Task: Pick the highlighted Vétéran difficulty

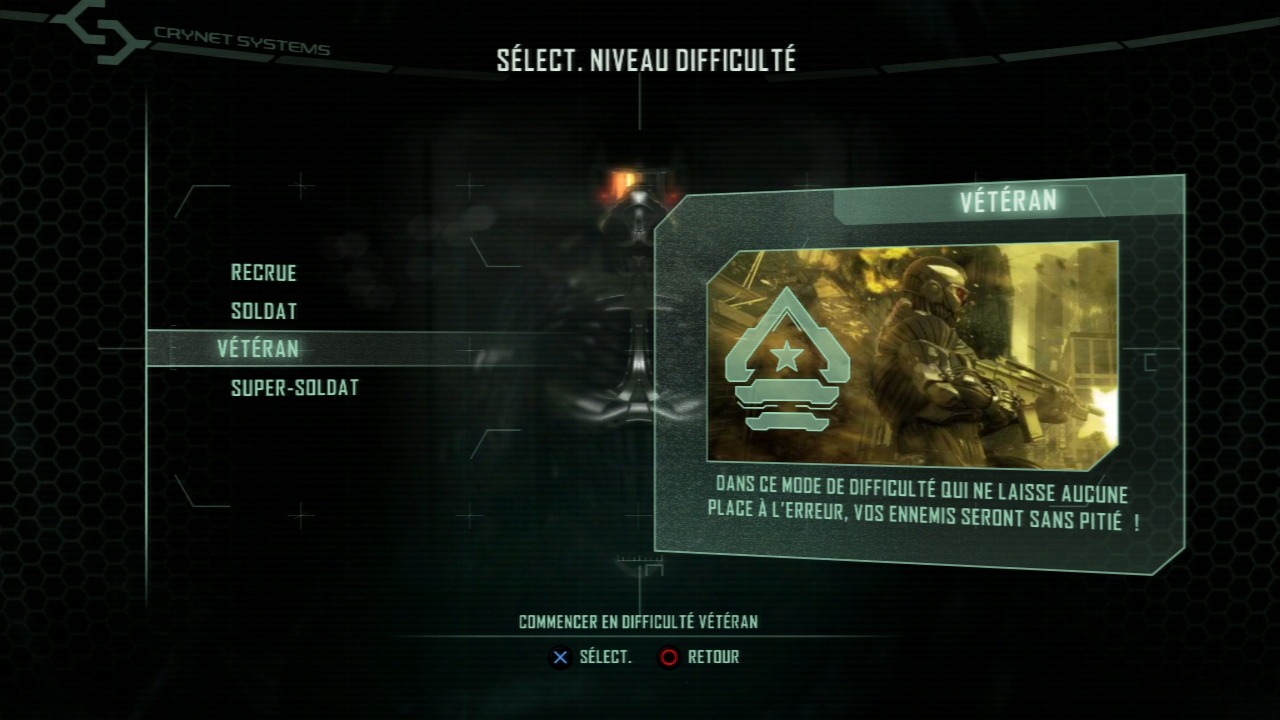Action: coord(258,349)
